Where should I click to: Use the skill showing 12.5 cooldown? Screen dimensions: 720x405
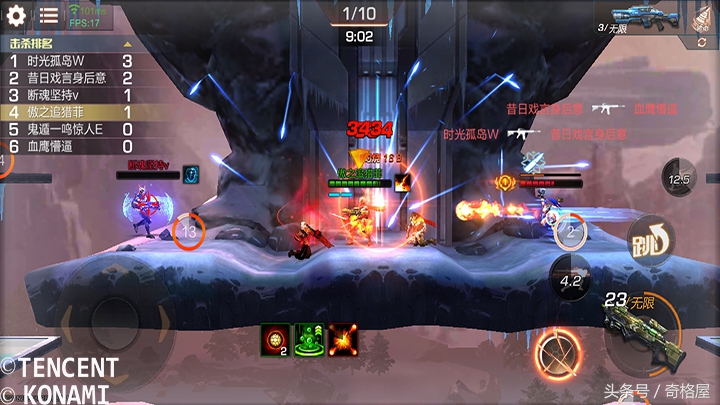tap(681, 179)
